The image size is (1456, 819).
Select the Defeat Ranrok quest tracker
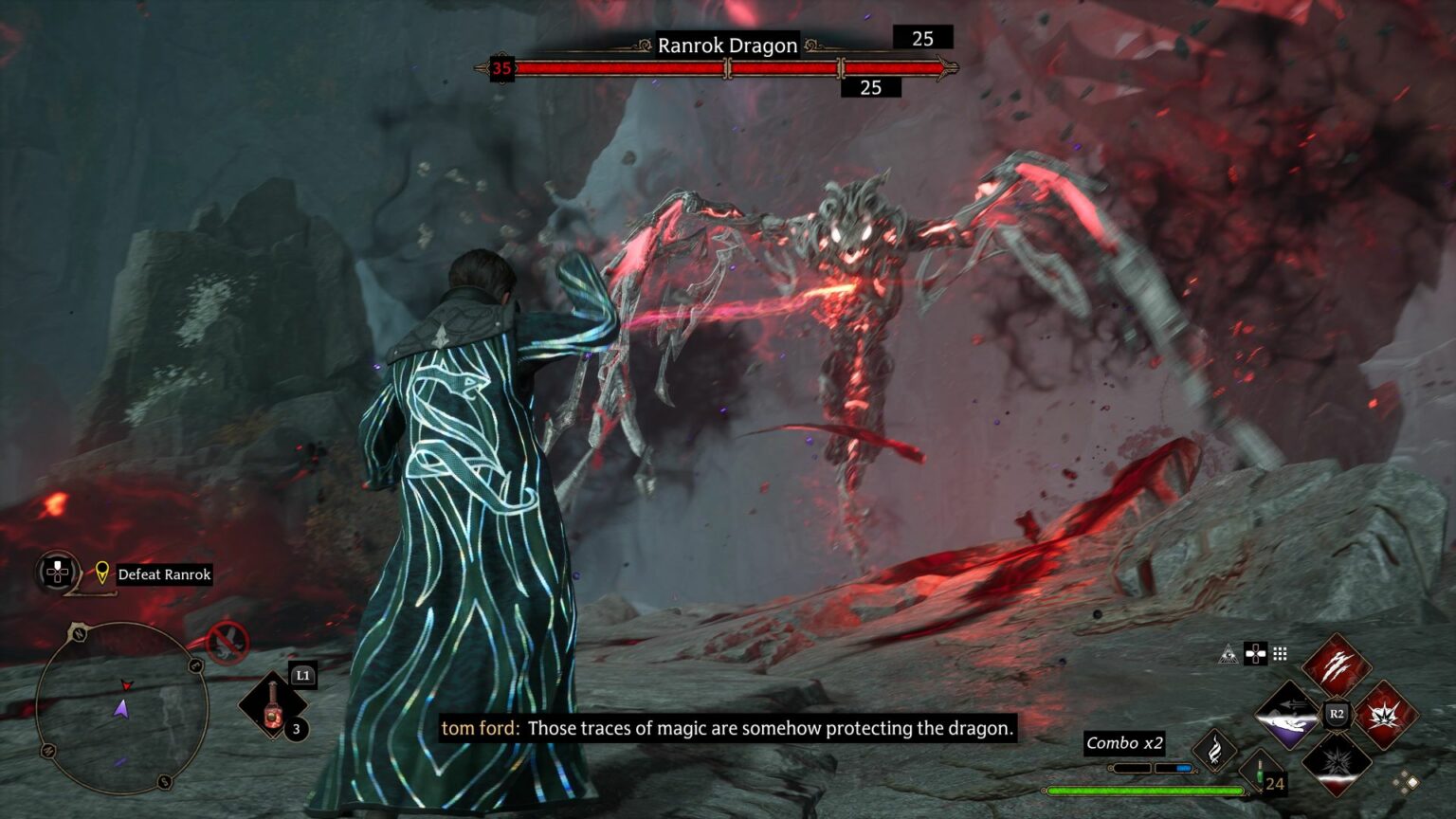click(164, 574)
